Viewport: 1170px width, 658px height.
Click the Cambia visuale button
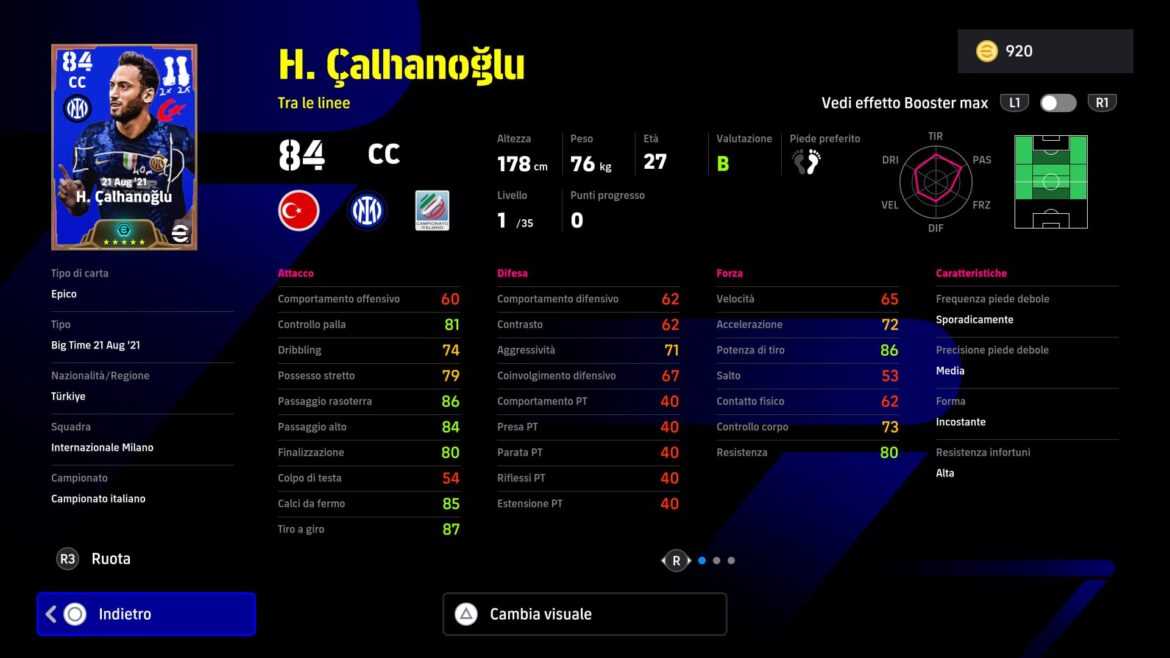coord(584,614)
